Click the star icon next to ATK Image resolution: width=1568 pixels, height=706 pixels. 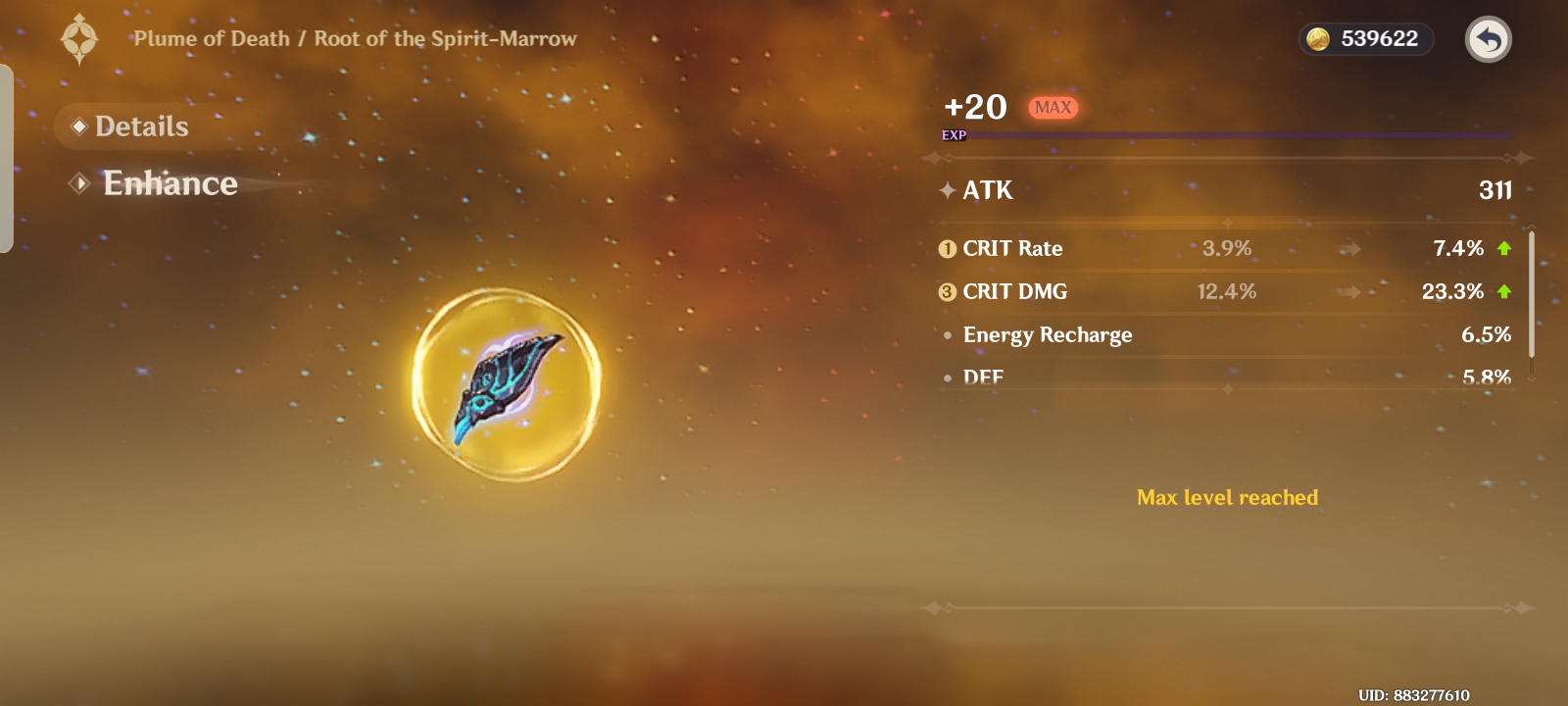[x=946, y=190]
